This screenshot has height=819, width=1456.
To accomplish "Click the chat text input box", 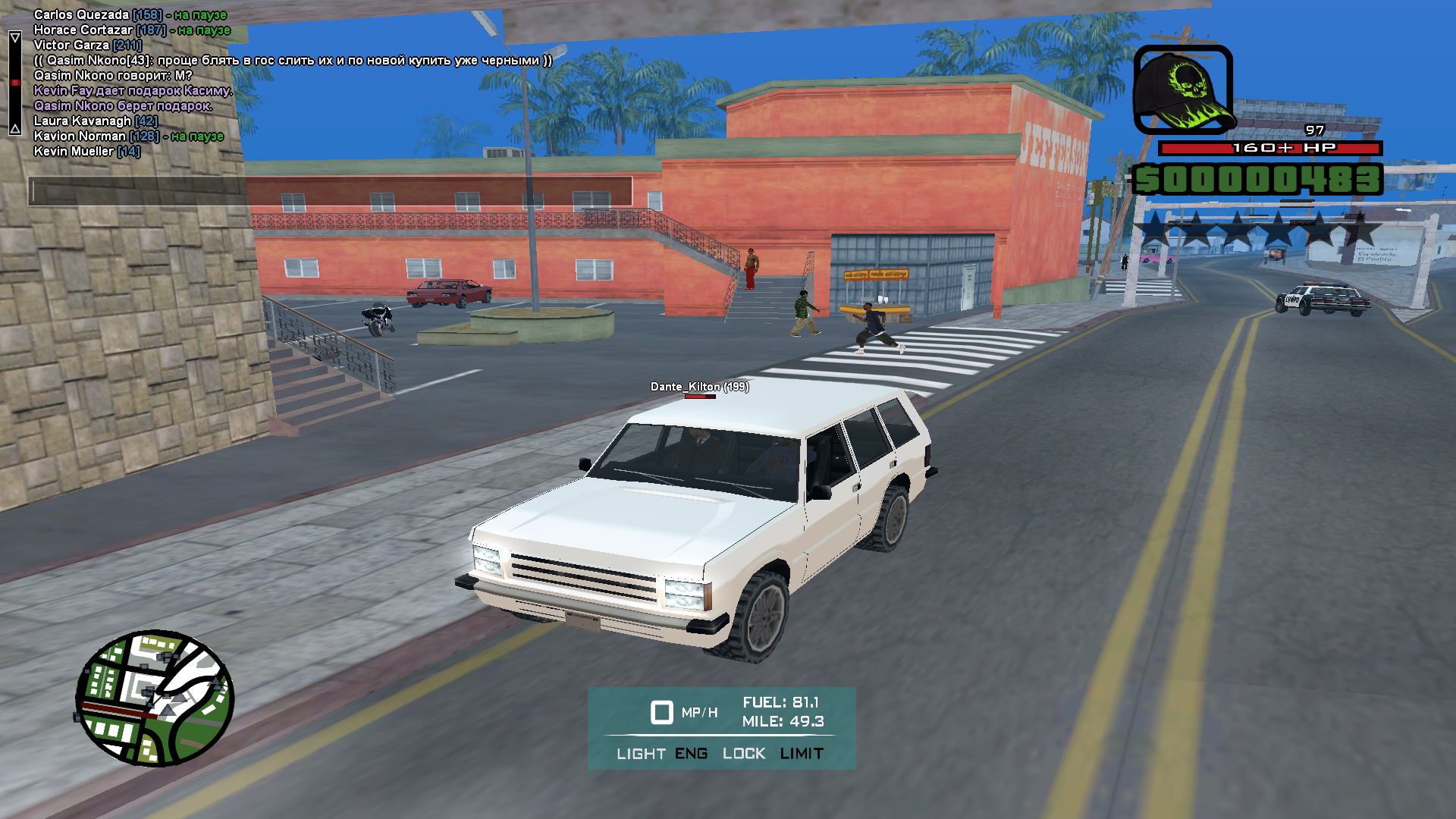I will [x=331, y=191].
